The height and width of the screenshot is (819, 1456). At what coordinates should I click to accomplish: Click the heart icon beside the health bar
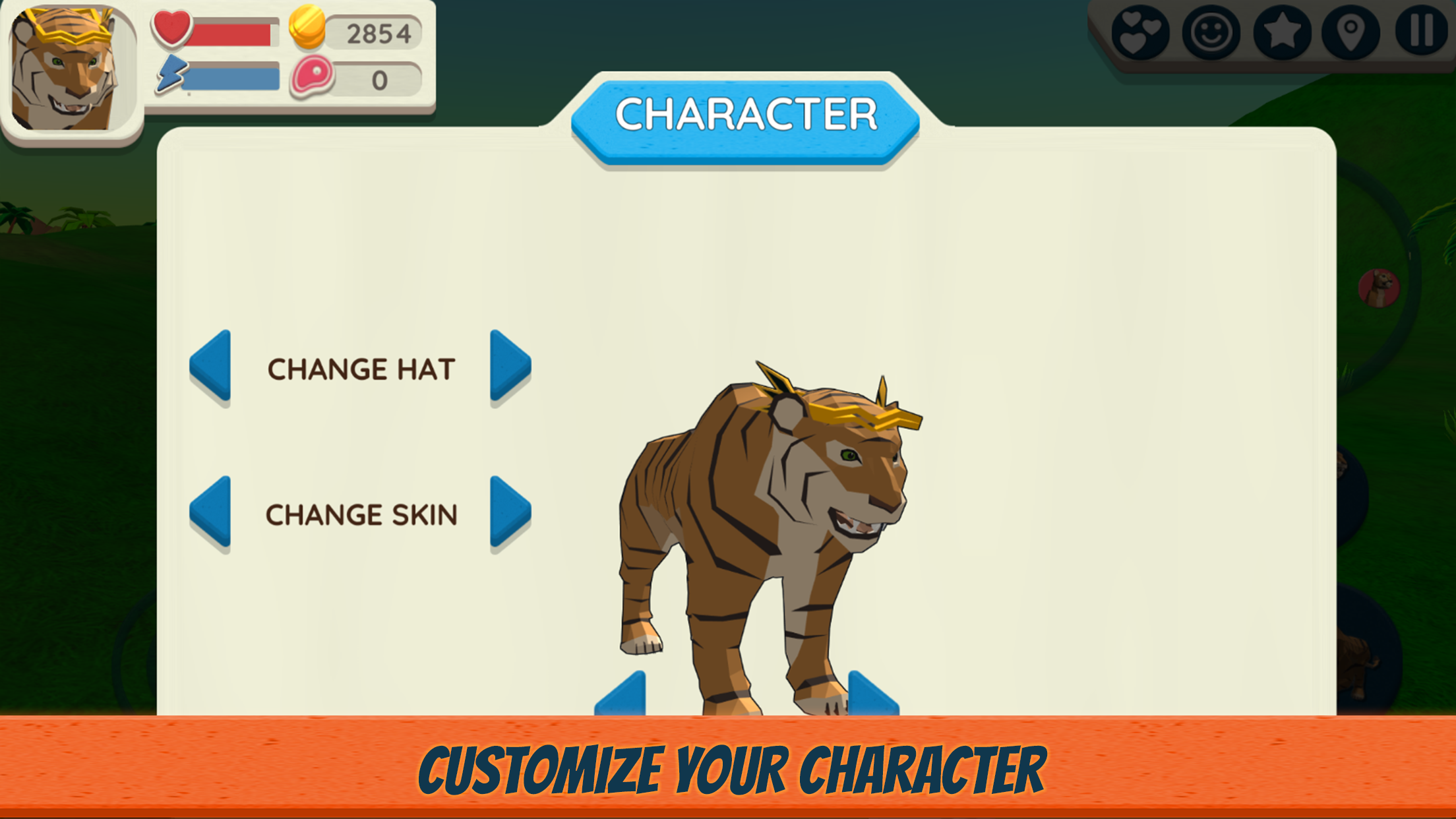(x=171, y=30)
